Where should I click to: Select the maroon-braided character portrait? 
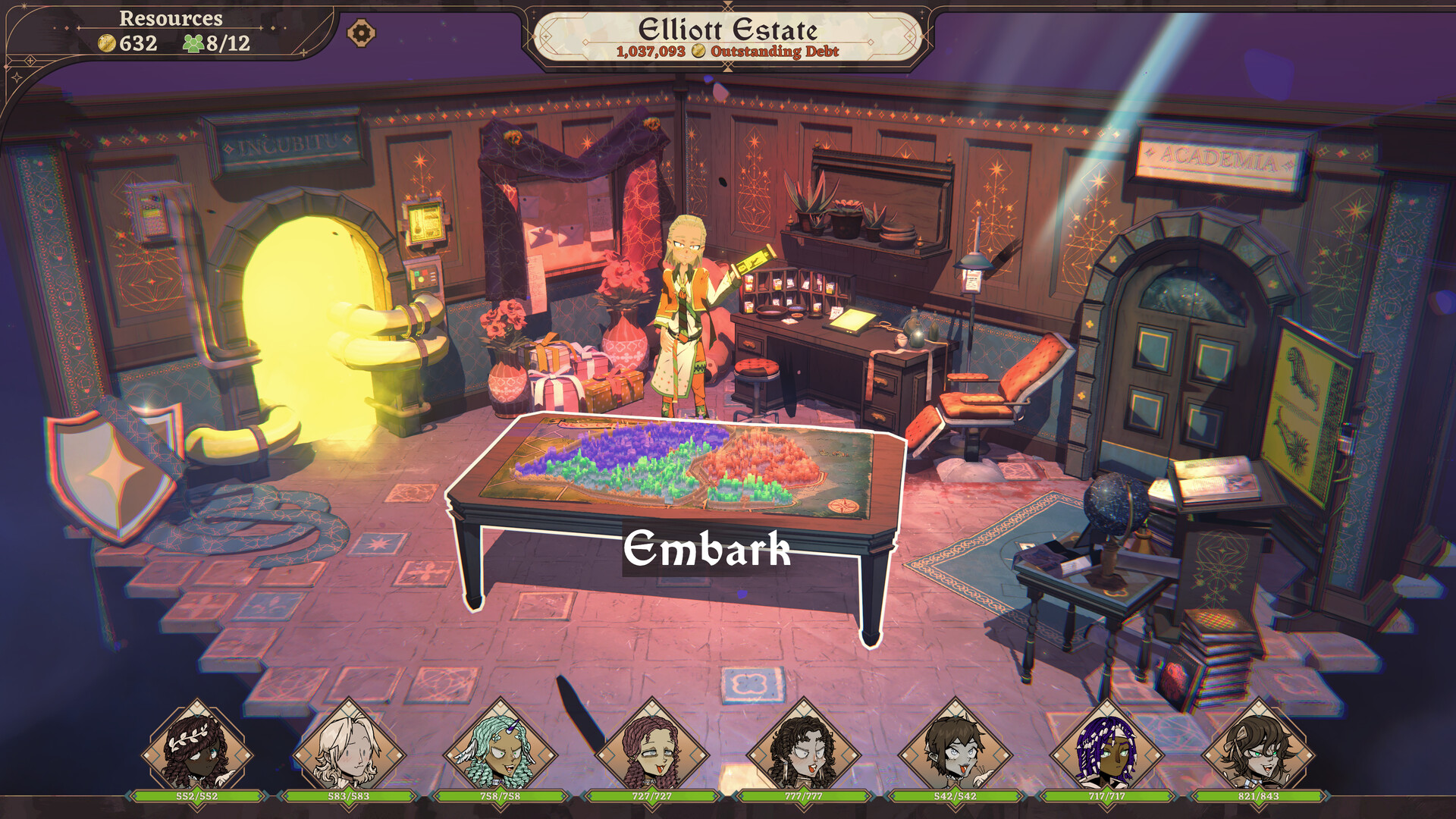tap(652, 747)
